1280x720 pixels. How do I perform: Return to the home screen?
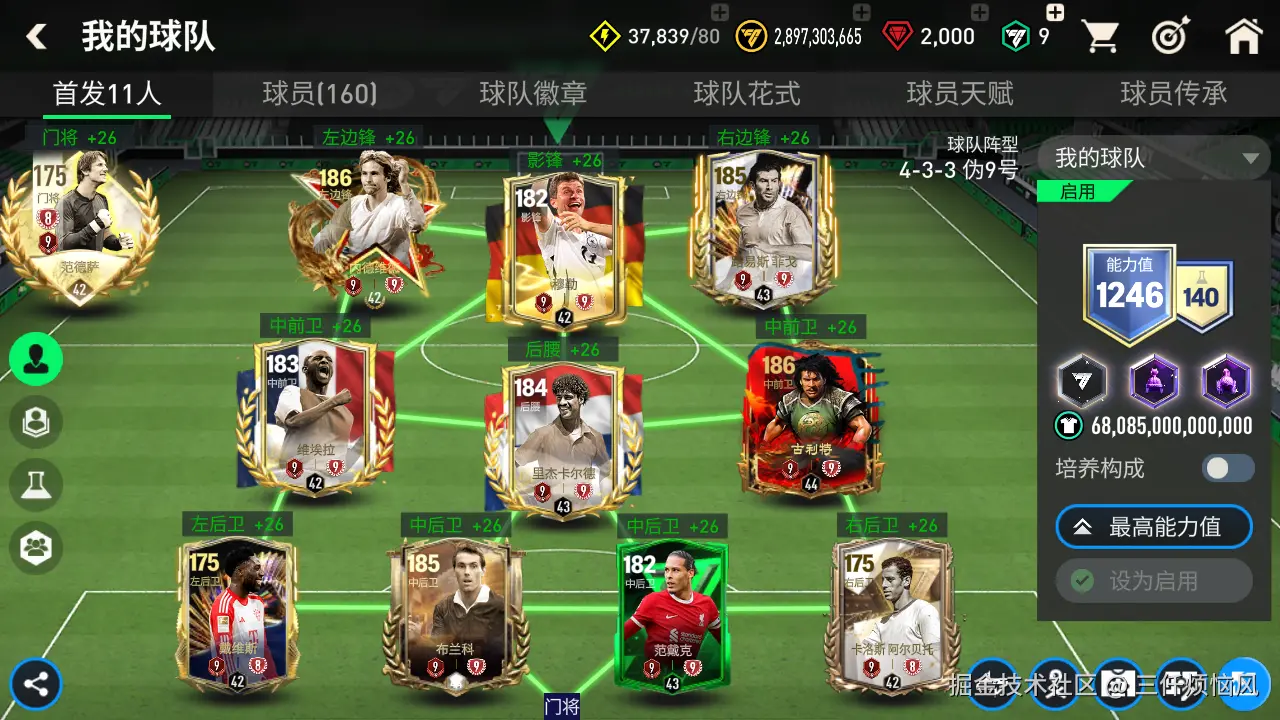[1243, 37]
